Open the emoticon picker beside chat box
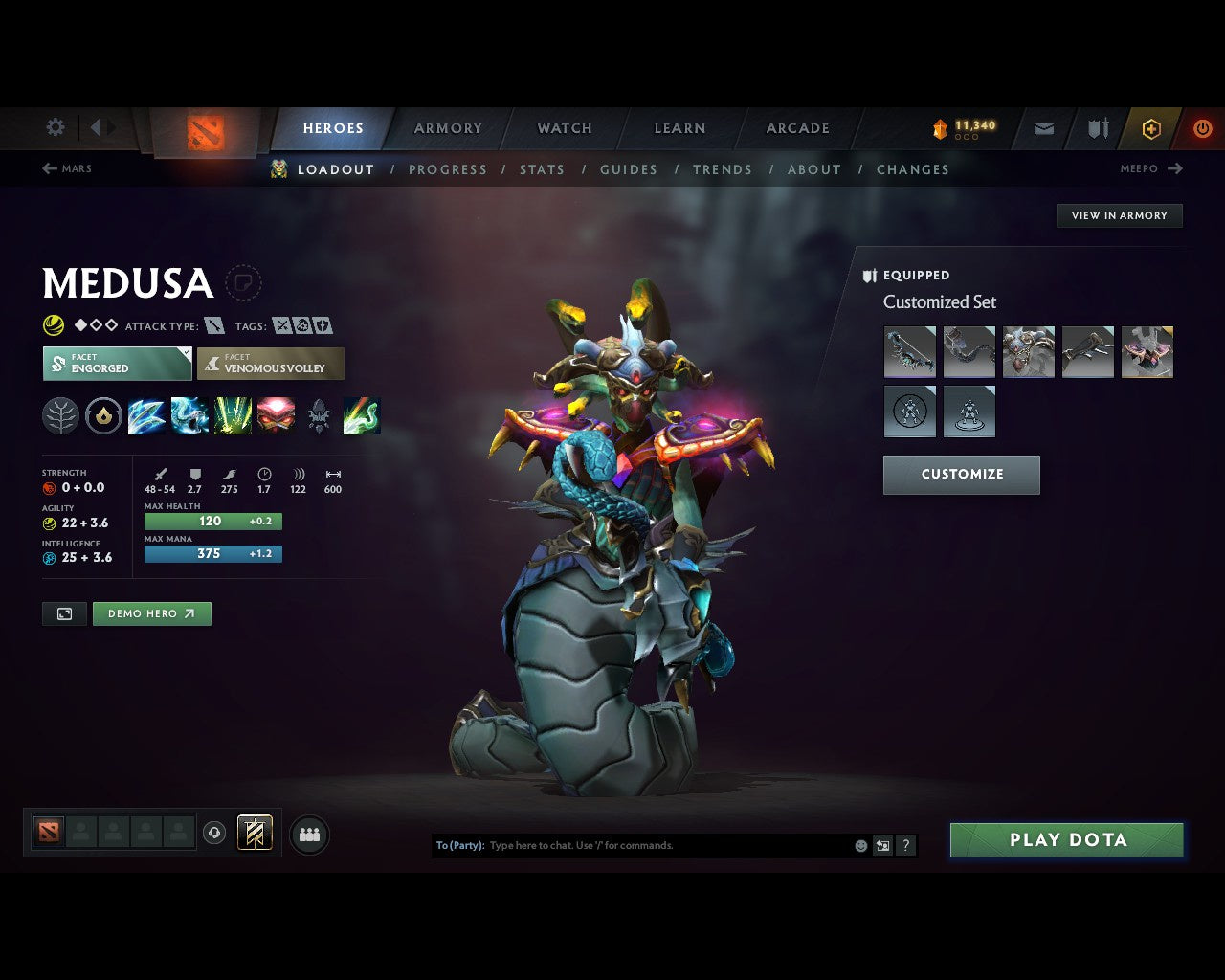This screenshot has width=1225, height=980. pyautogui.click(x=859, y=845)
